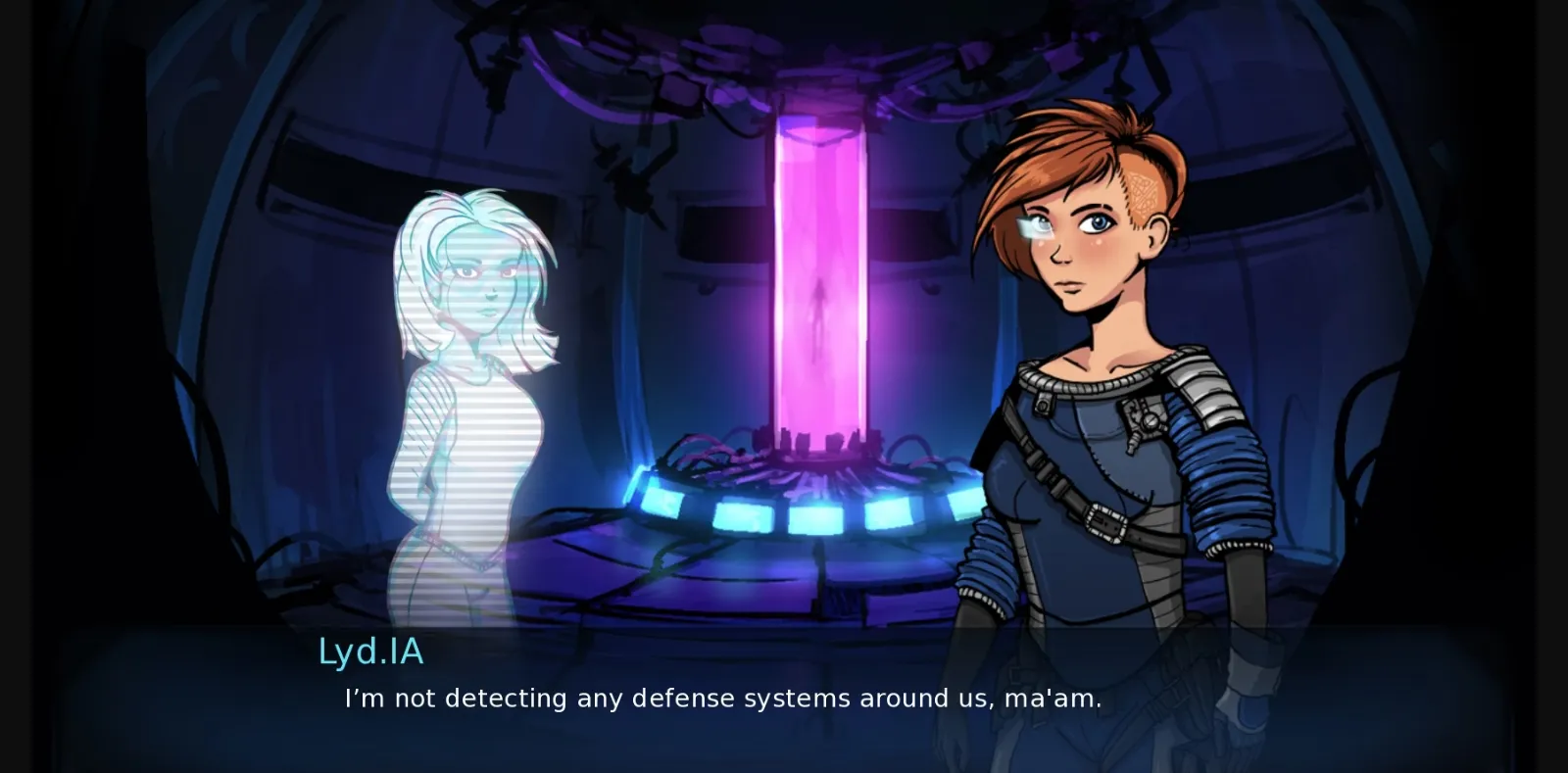
Task: Click the Lyd.IA name label
Action: [x=370, y=652]
